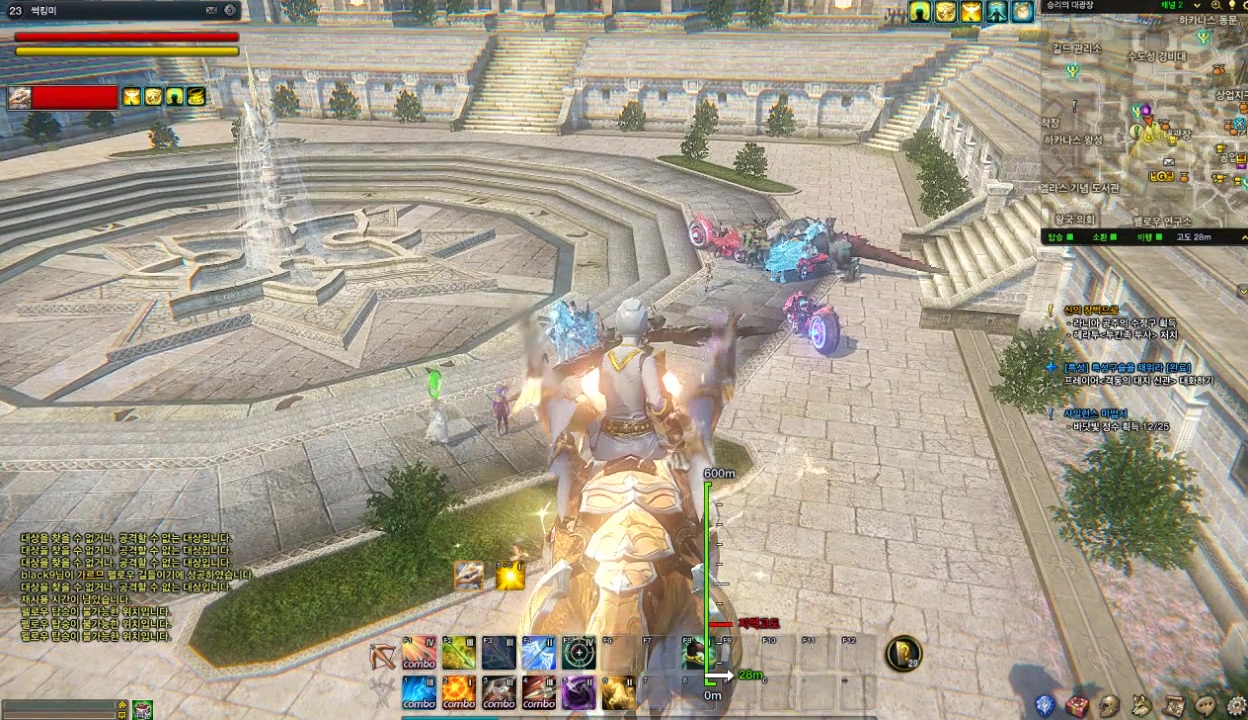Open the question mark help book
1248x720 pixels.
[x=903, y=653]
